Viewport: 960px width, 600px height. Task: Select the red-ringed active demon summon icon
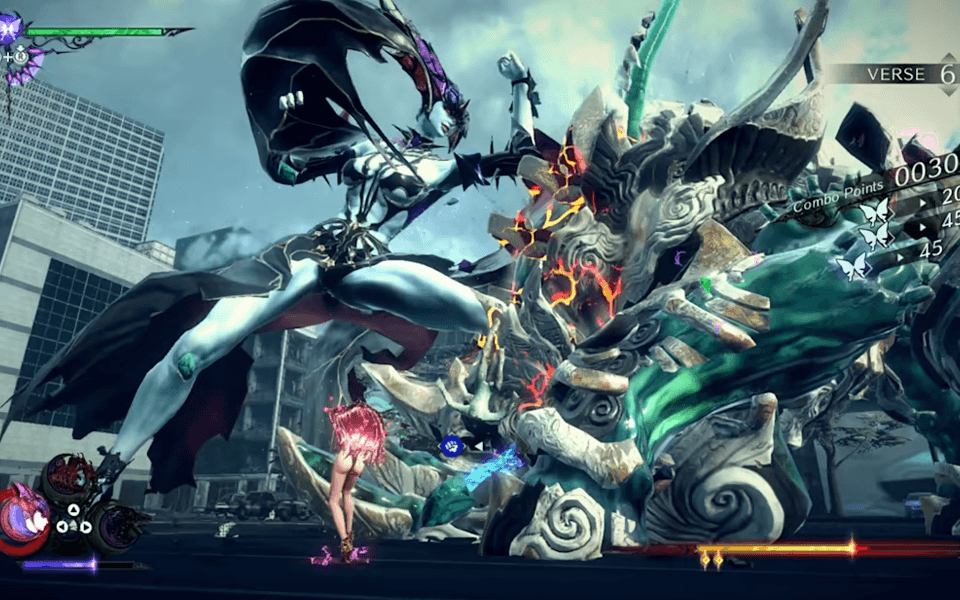point(22,517)
